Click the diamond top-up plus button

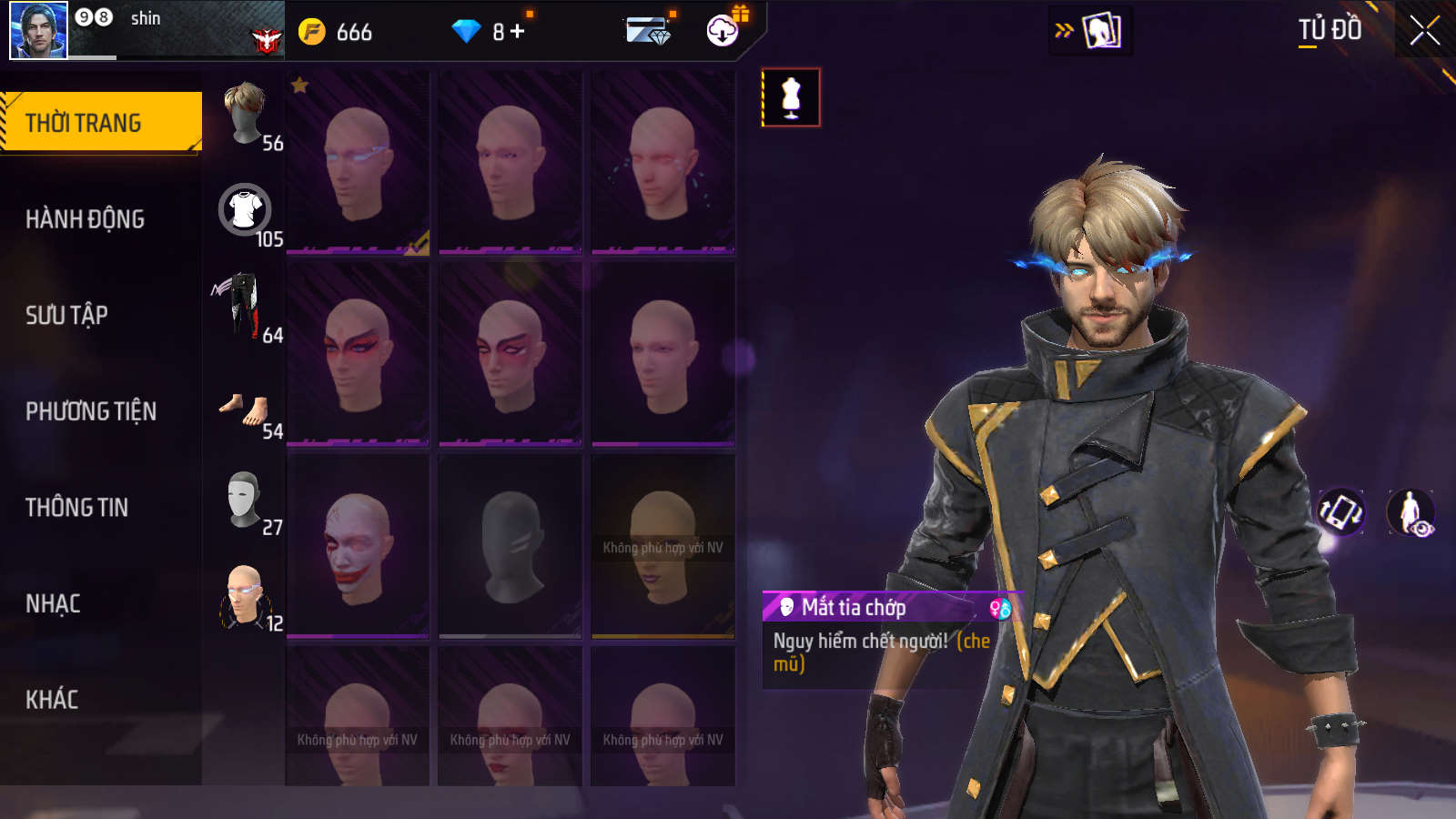tap(518, 32)
